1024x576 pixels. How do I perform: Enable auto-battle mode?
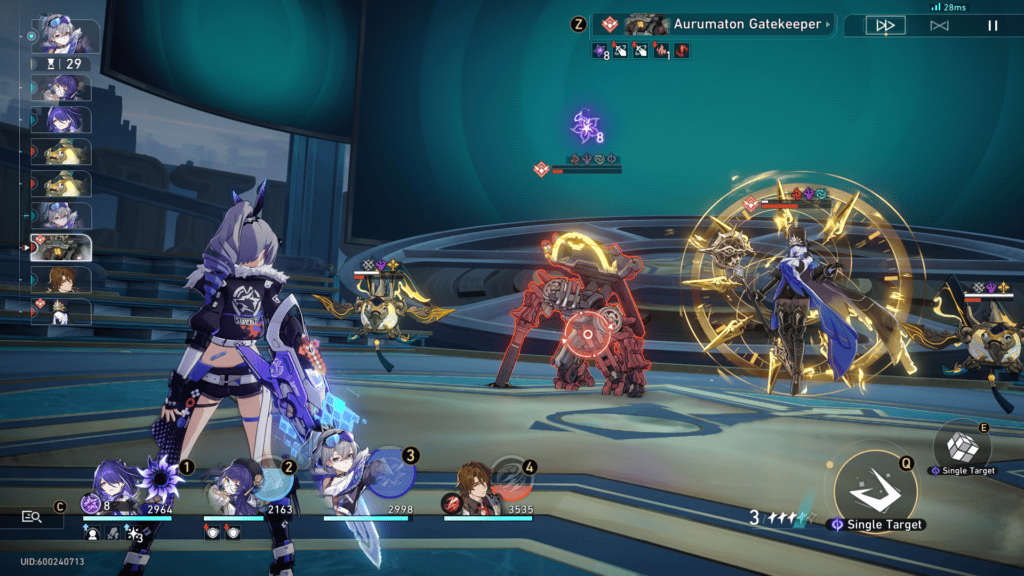click(939, 25)
